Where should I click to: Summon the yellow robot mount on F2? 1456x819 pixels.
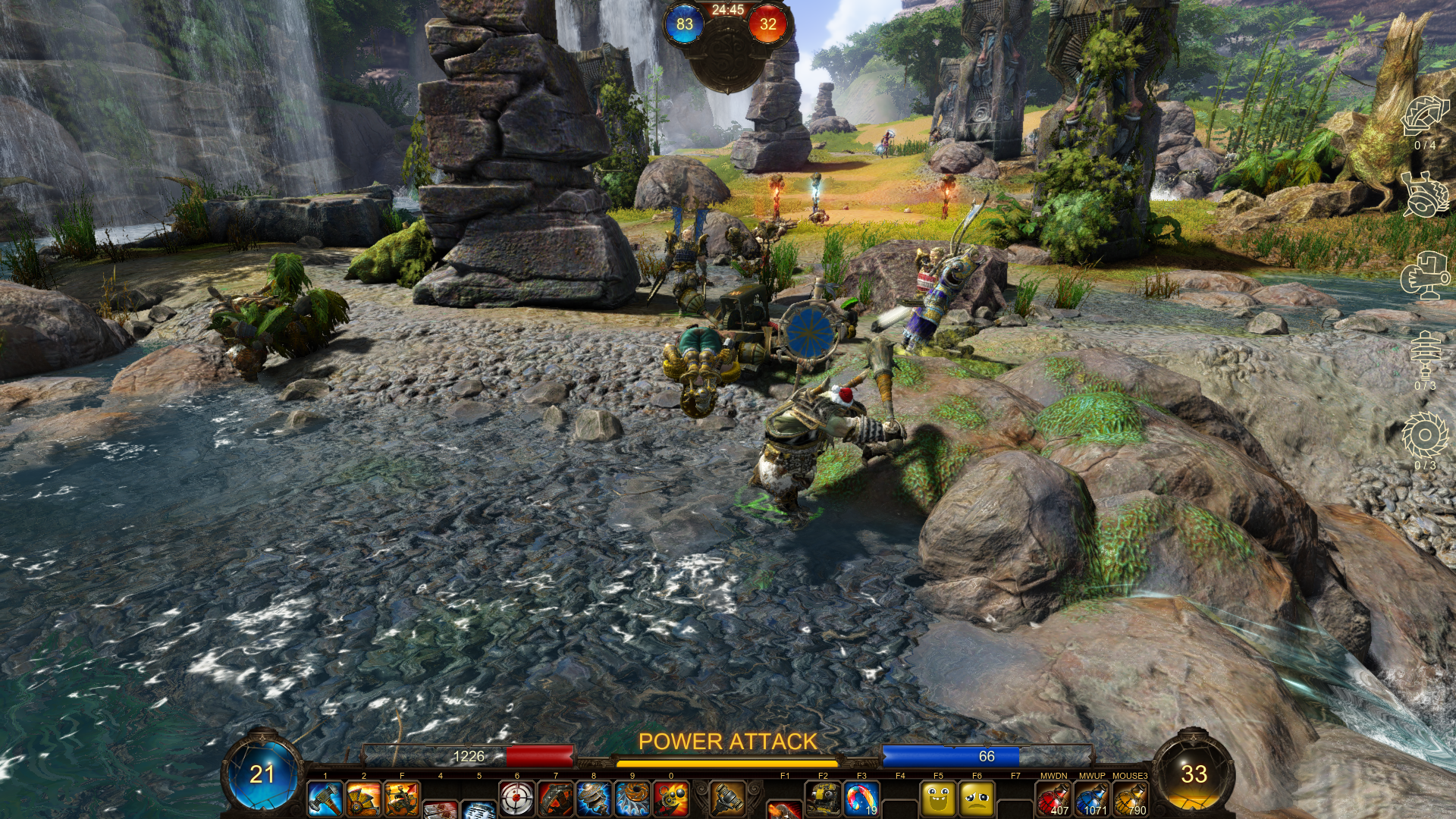pyautogui.click(x=823, y=799)
